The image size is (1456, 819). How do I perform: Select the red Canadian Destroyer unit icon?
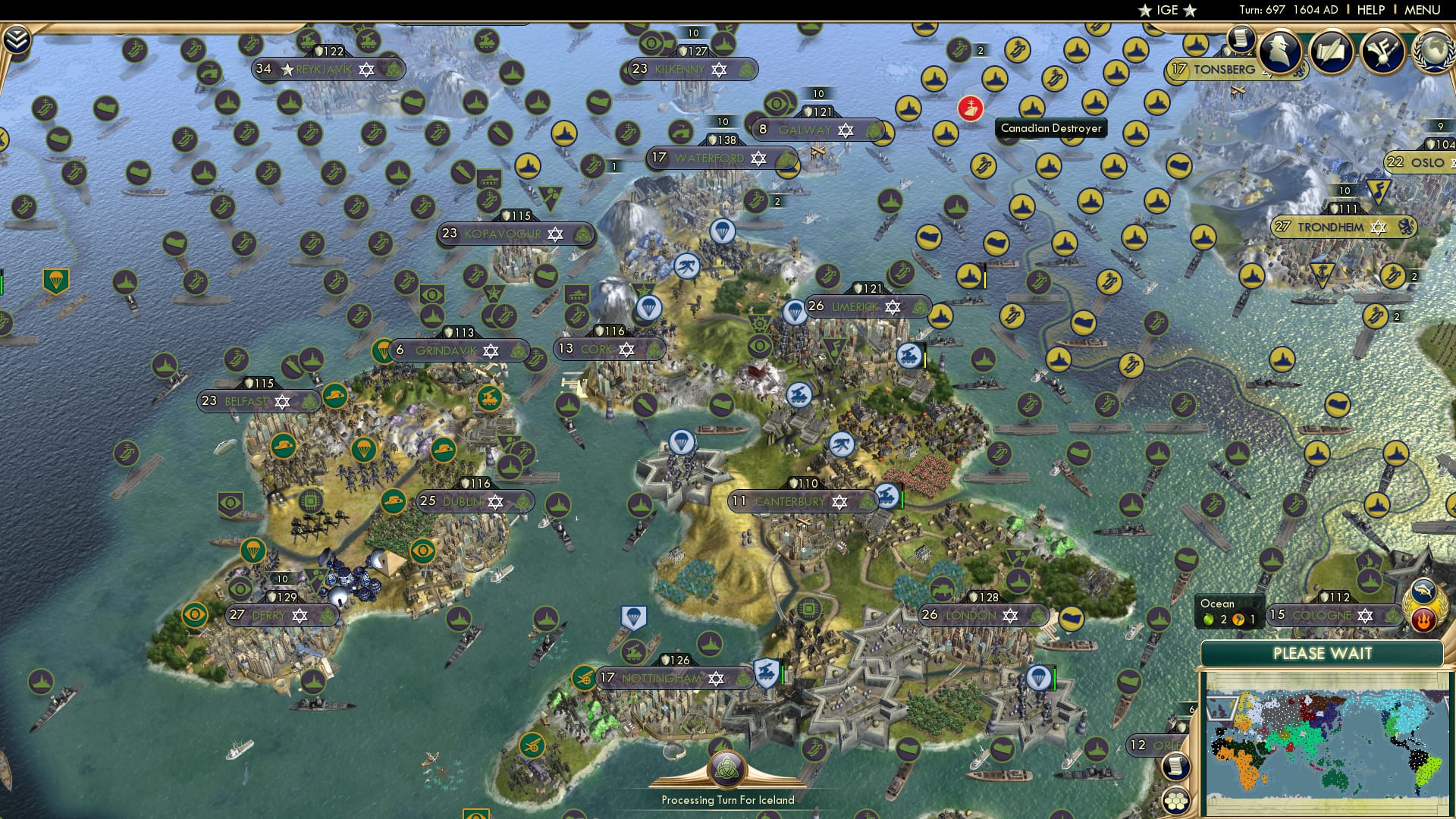[x=971, y=107]
